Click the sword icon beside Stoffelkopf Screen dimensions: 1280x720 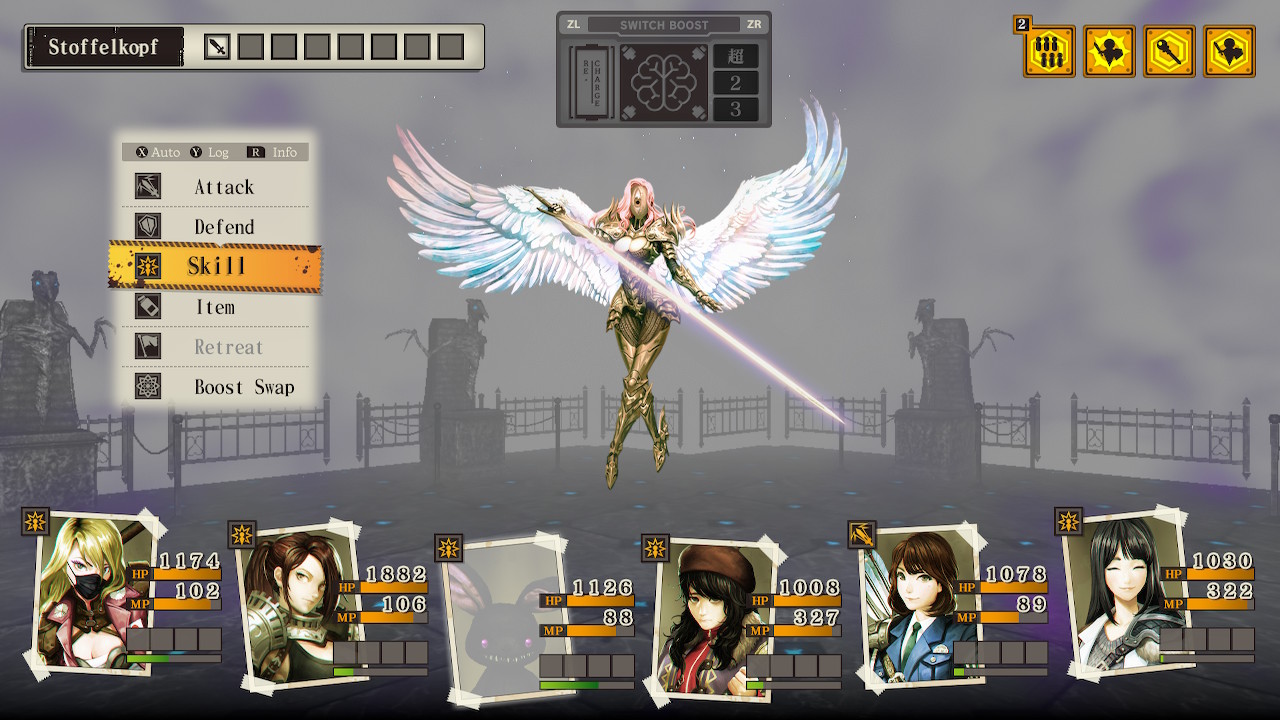pos(217,47)
